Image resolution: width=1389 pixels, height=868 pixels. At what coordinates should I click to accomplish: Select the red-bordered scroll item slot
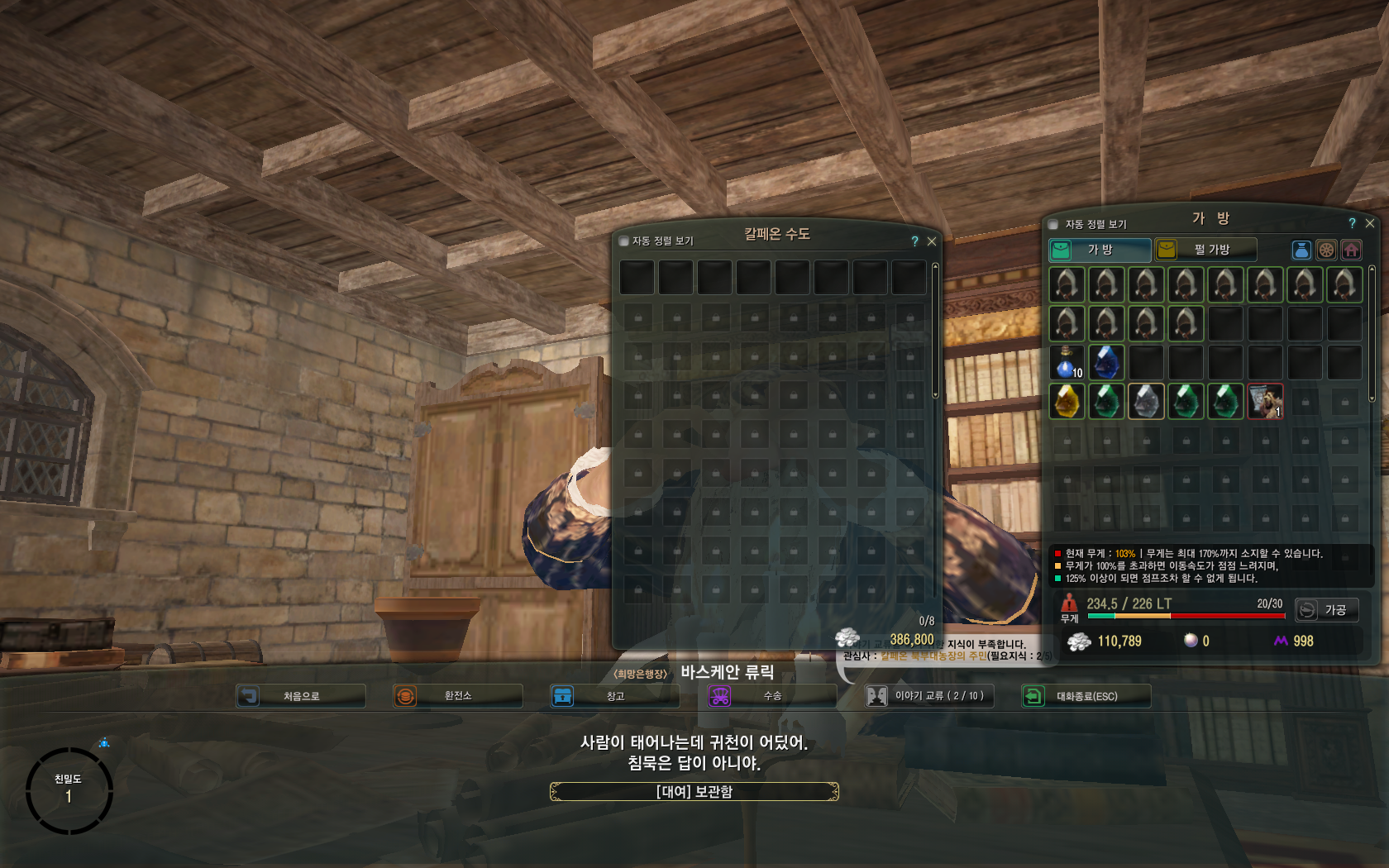(1265, 402)
